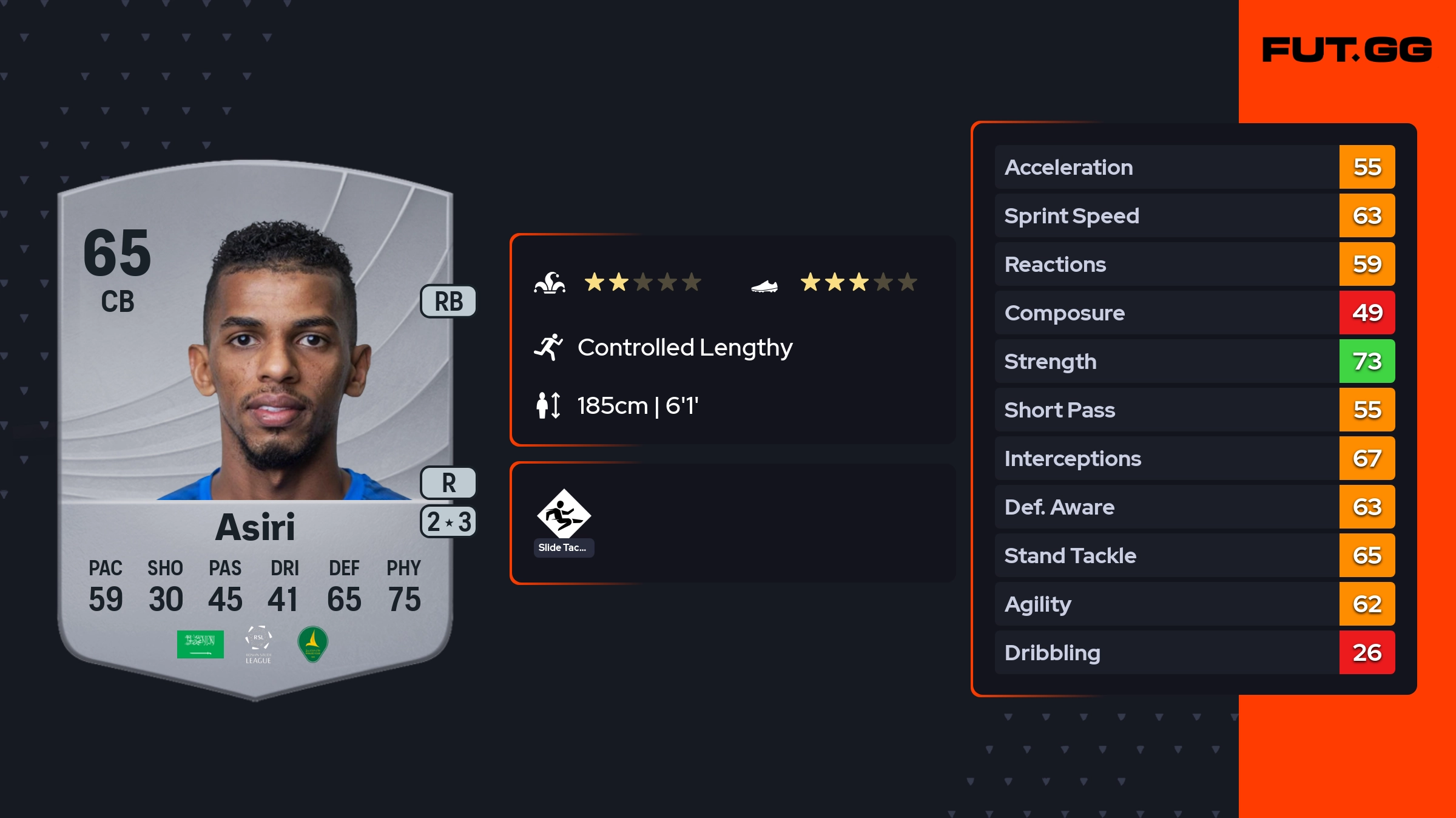This screenshot has height=818, width=1456.
Task: Select the Acceleration stat row
Action: tap(1194, 167)
